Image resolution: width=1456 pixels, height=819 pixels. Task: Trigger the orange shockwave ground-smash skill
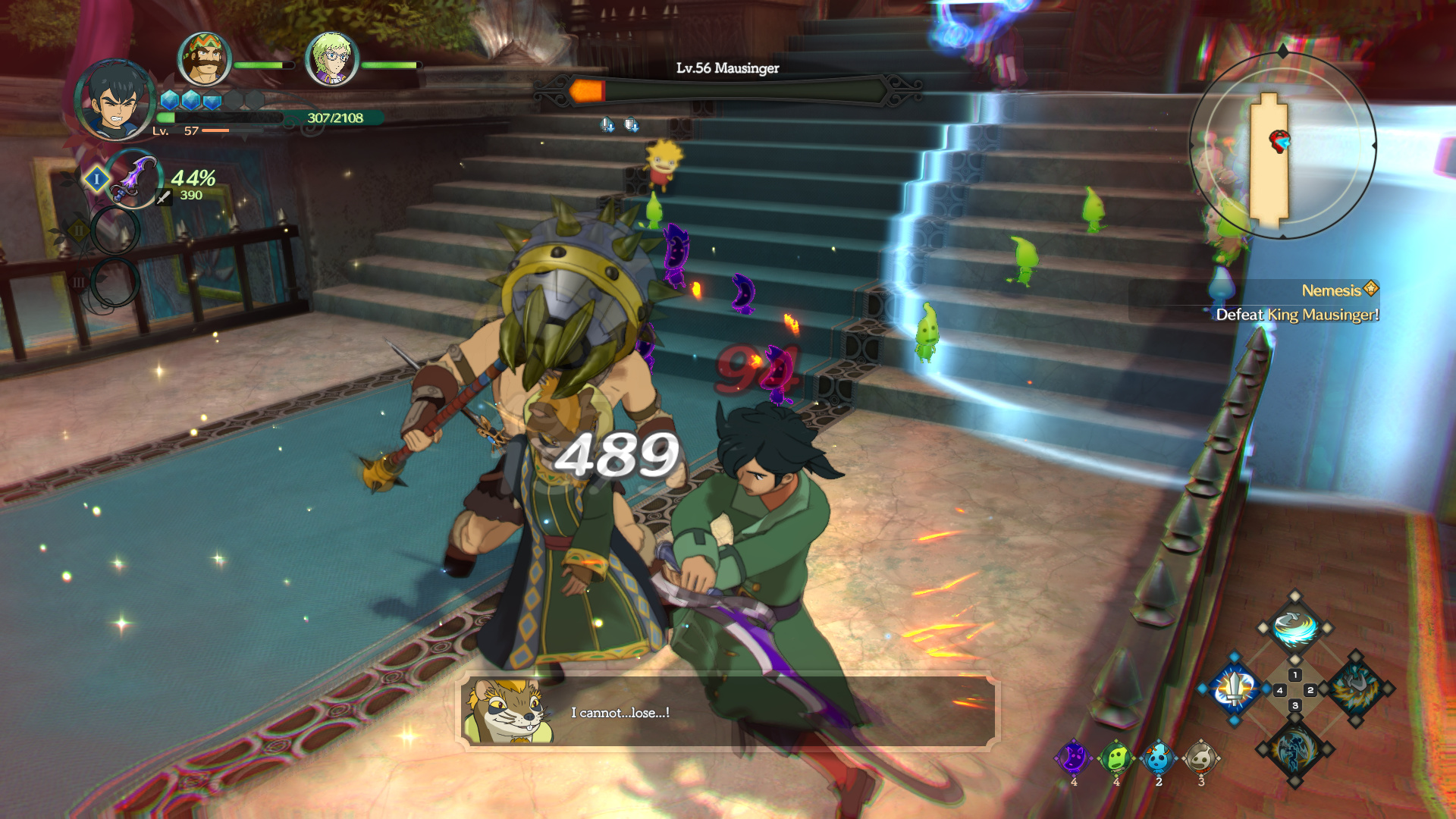click(1356, 689)
